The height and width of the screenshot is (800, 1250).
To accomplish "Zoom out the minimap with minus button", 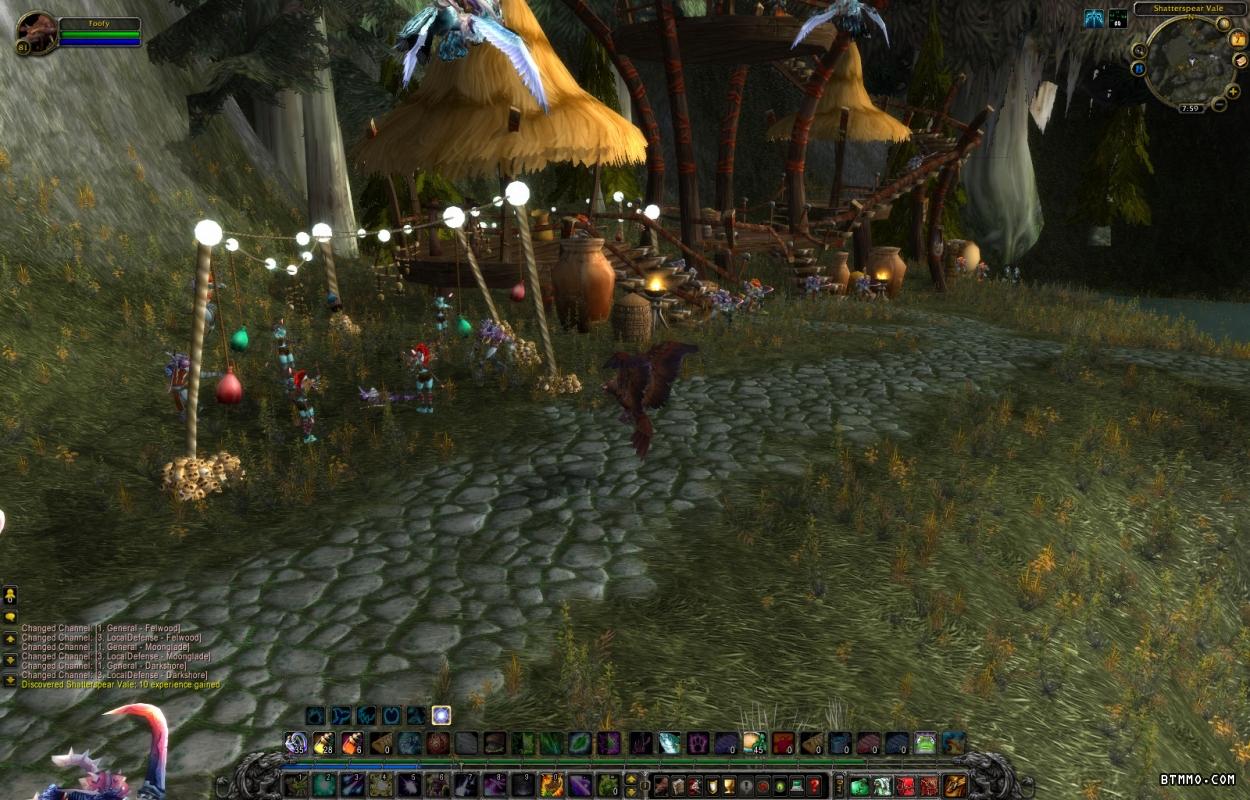I will point(1219,102).
